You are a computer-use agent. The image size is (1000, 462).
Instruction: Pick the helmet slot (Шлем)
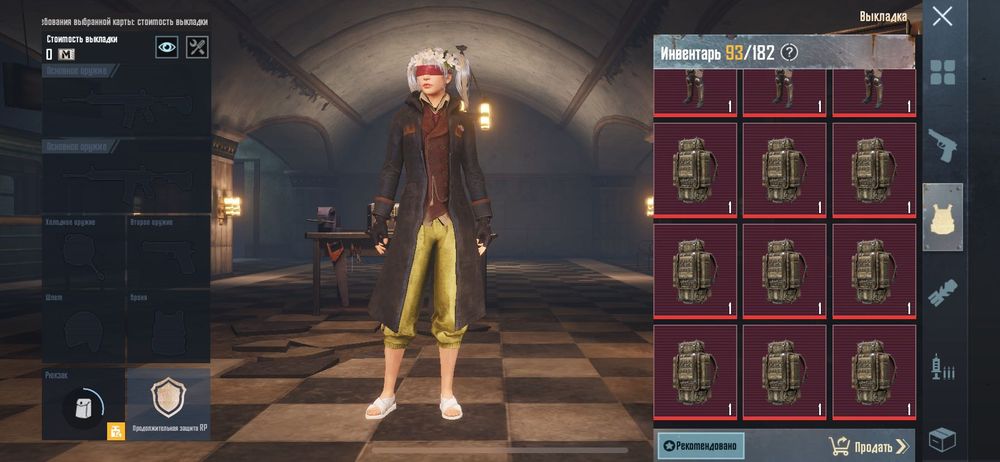(x=83, y=327)
